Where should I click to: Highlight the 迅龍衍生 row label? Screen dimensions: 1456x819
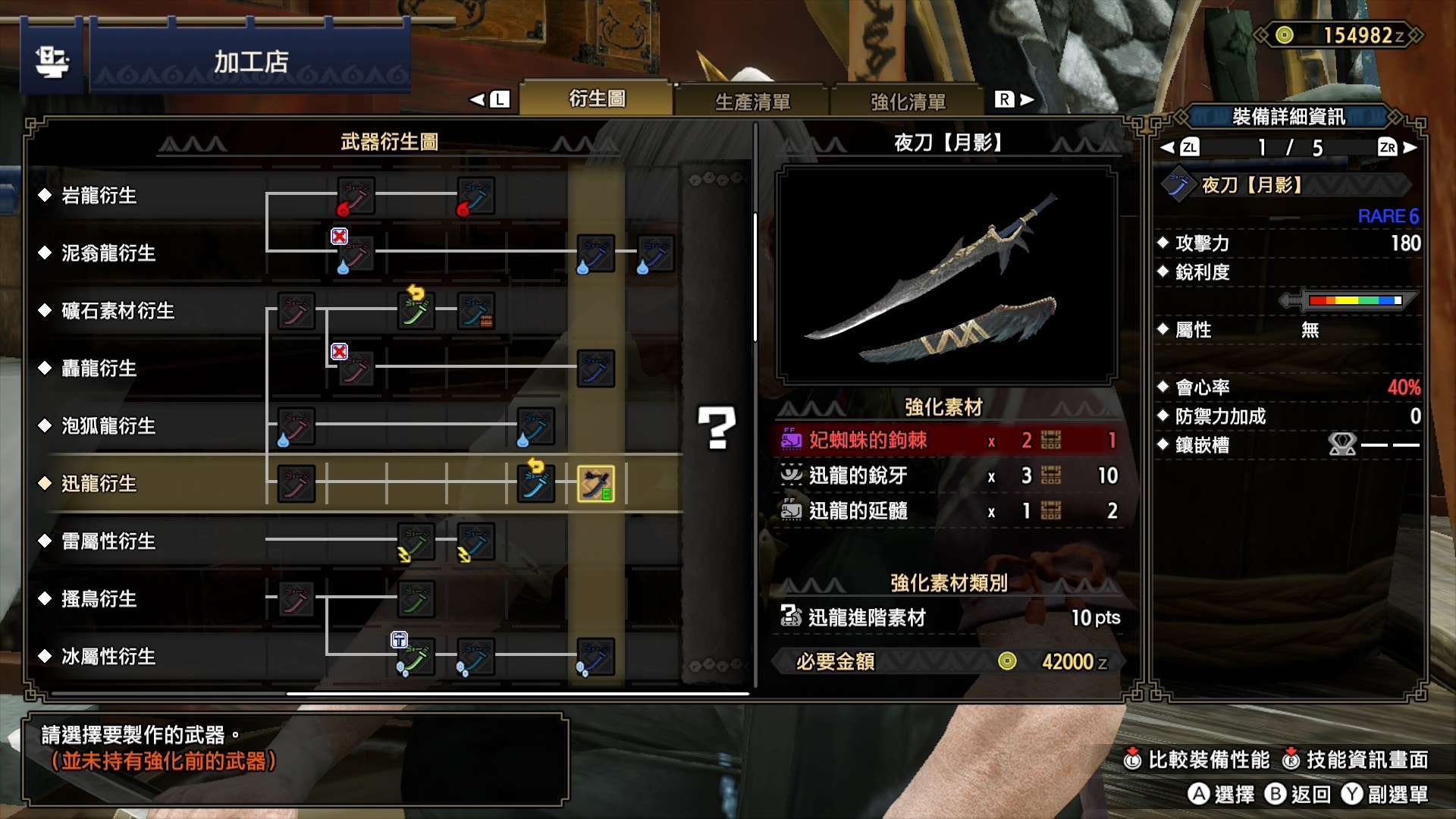[99, 484]
